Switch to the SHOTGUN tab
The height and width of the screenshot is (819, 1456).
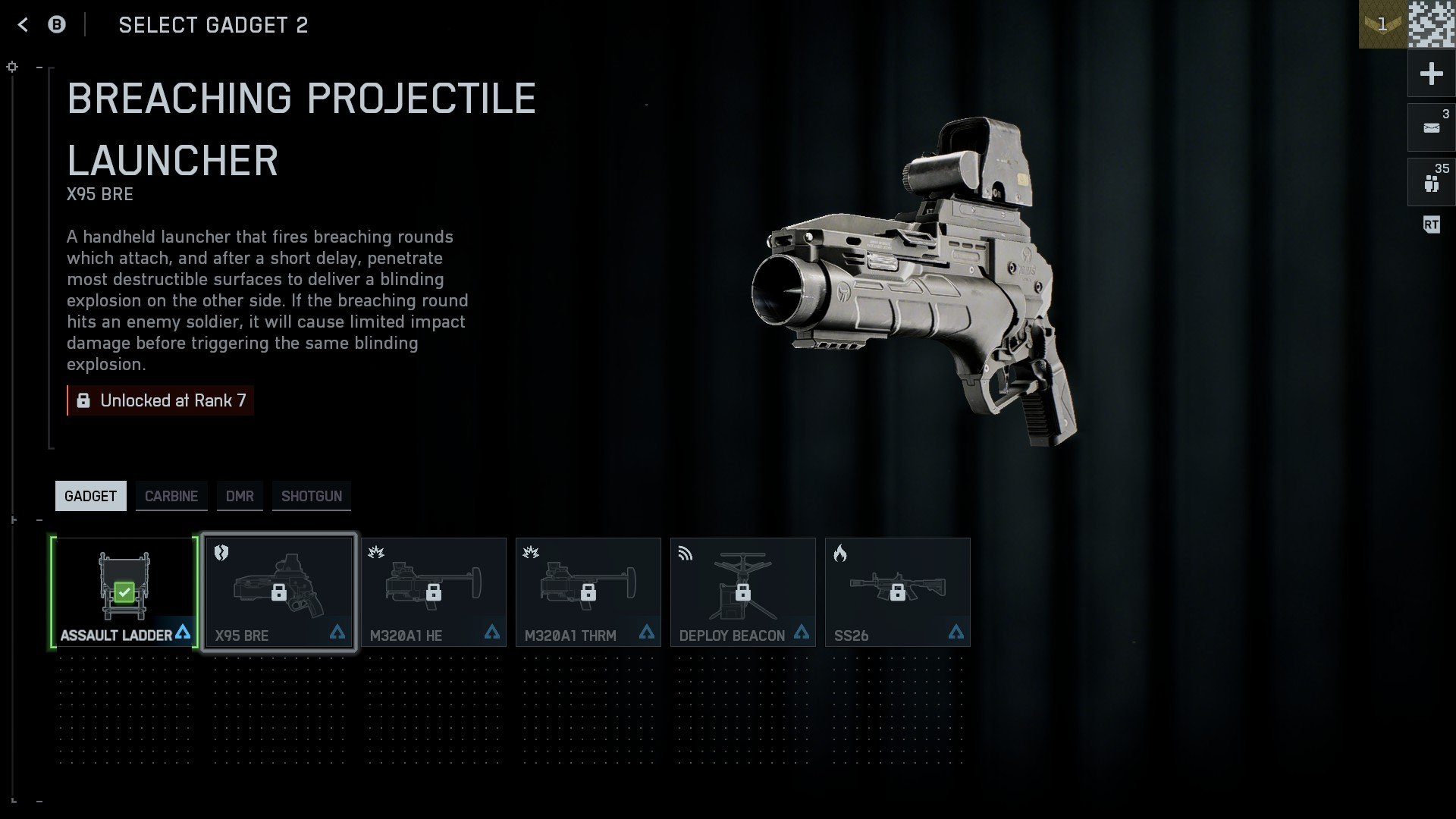click(x=311, y=496)
